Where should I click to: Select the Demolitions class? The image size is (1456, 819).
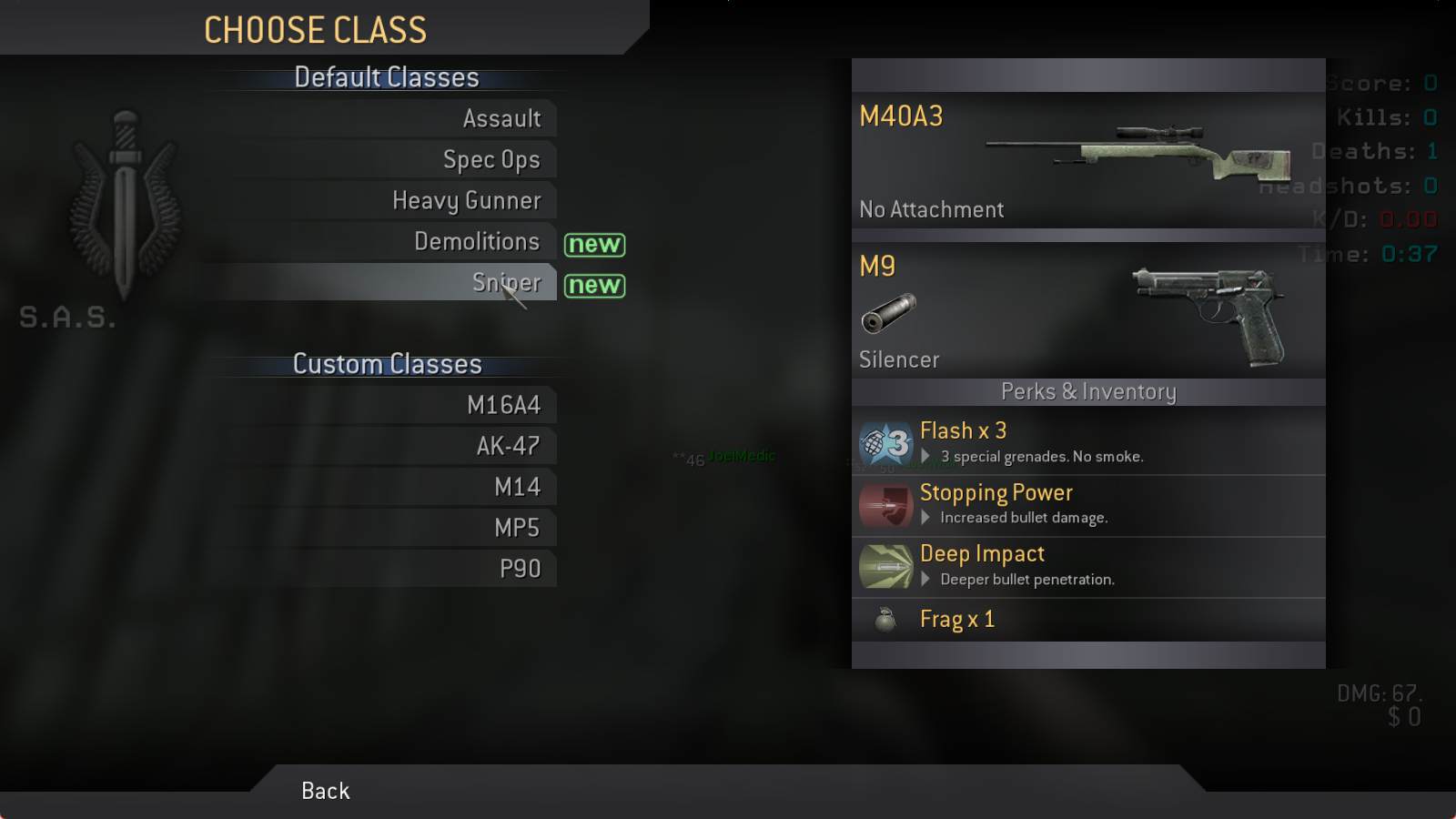pos(477,242)
